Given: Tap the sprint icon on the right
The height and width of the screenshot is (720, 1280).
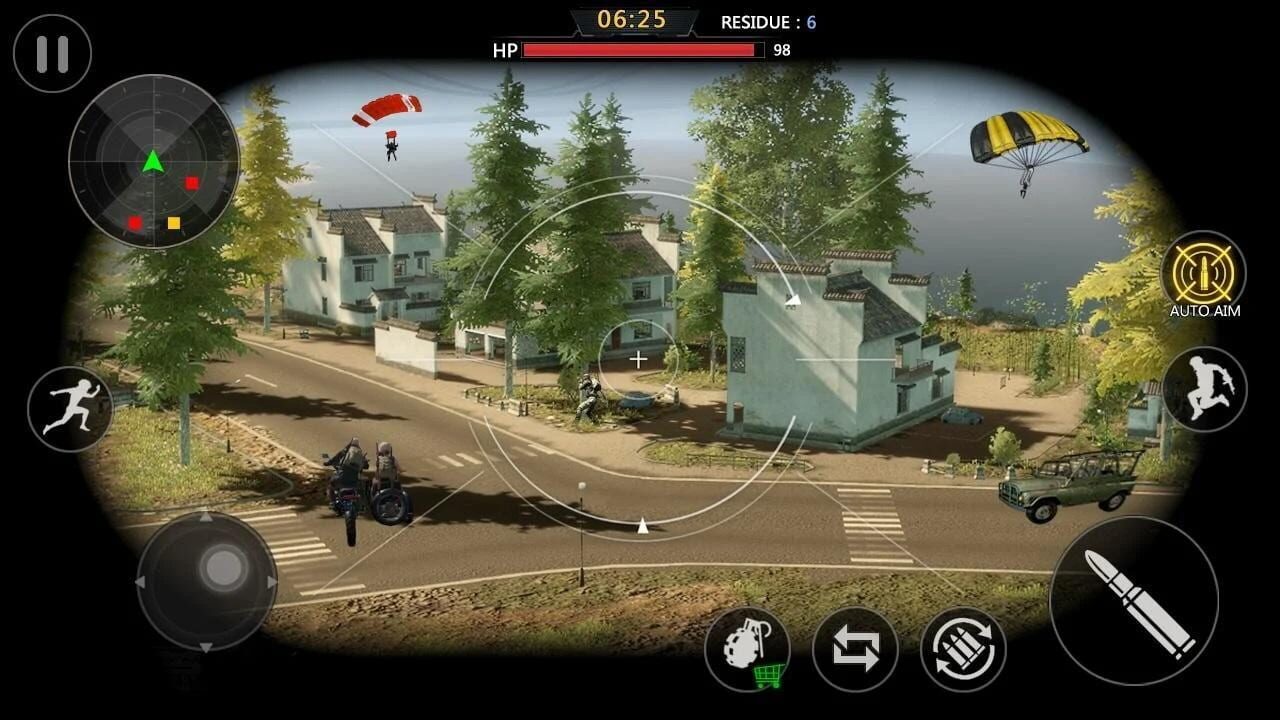Looking at the screenshot, I should (x=1204, y=390).
